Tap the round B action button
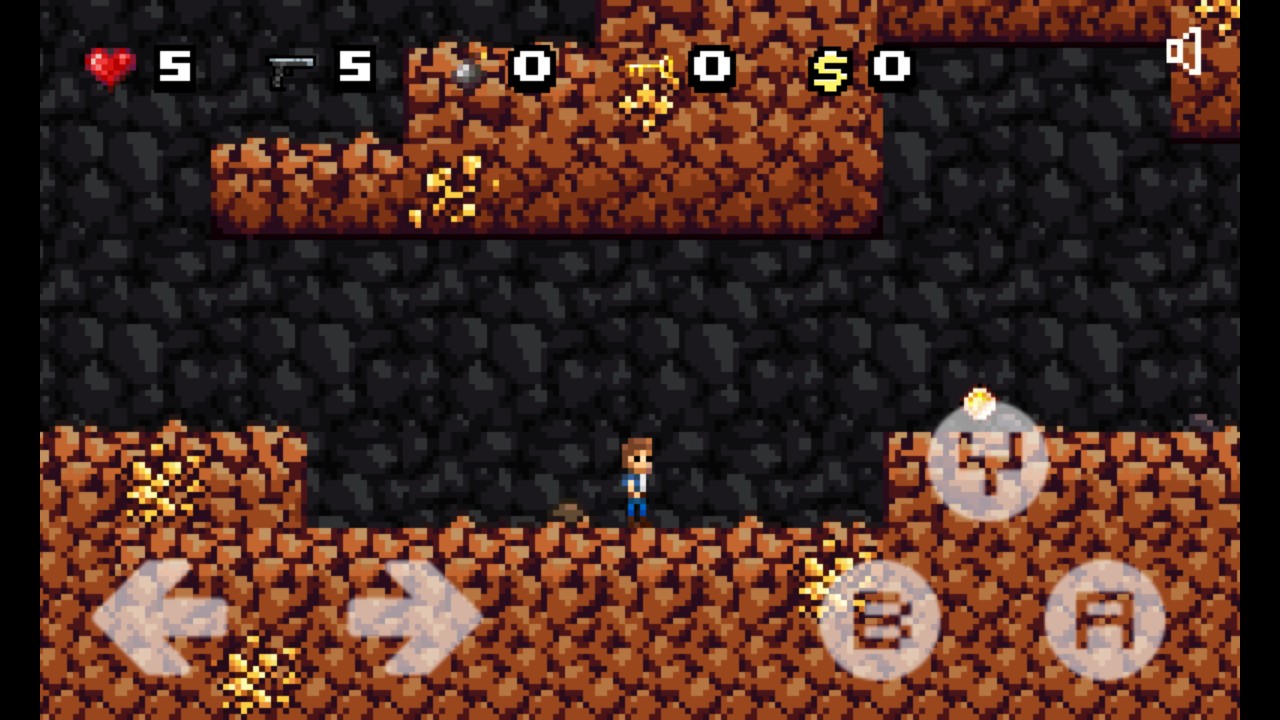Image resolution: width=1280 pixels, height=720 pixels. point(879,618)
